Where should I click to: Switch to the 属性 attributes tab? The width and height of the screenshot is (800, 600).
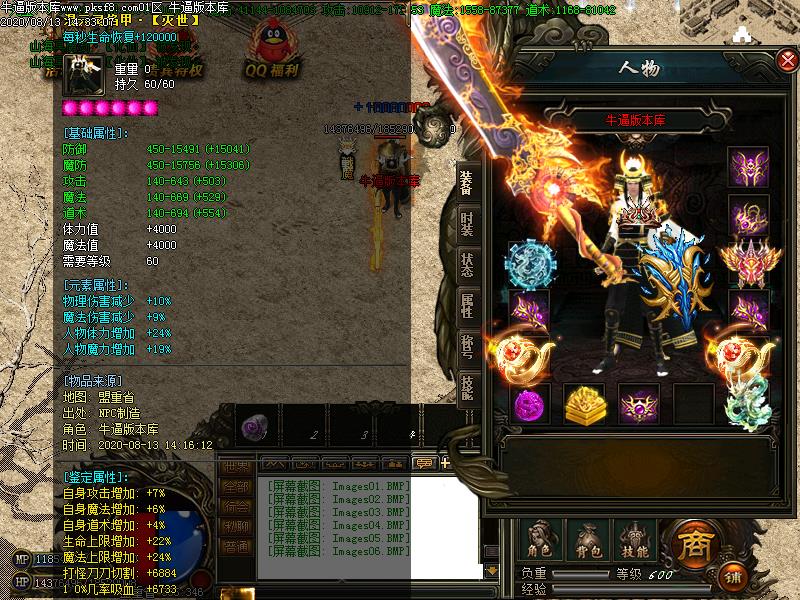[x=467, y=306]
